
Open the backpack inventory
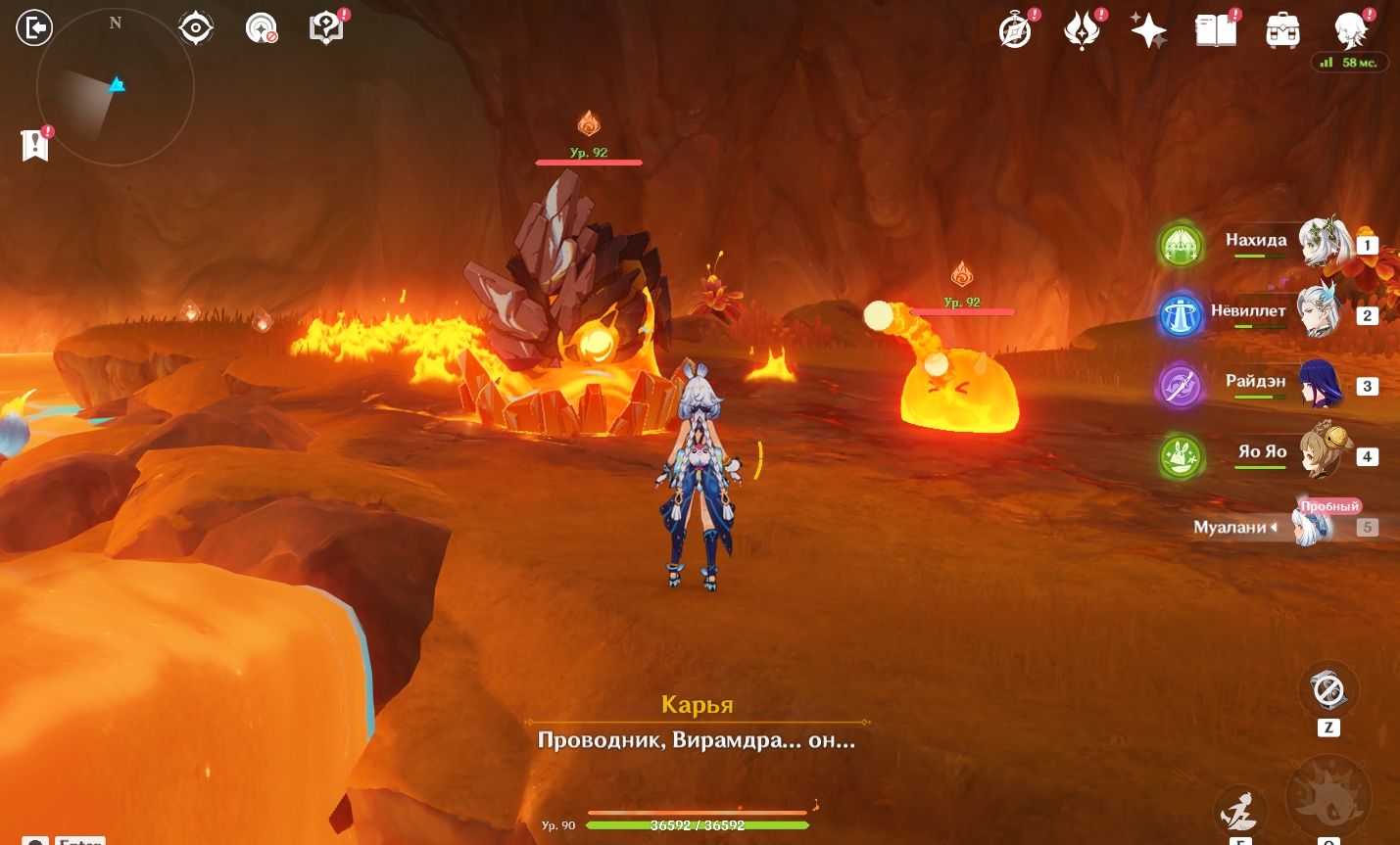click(1282, 31)
